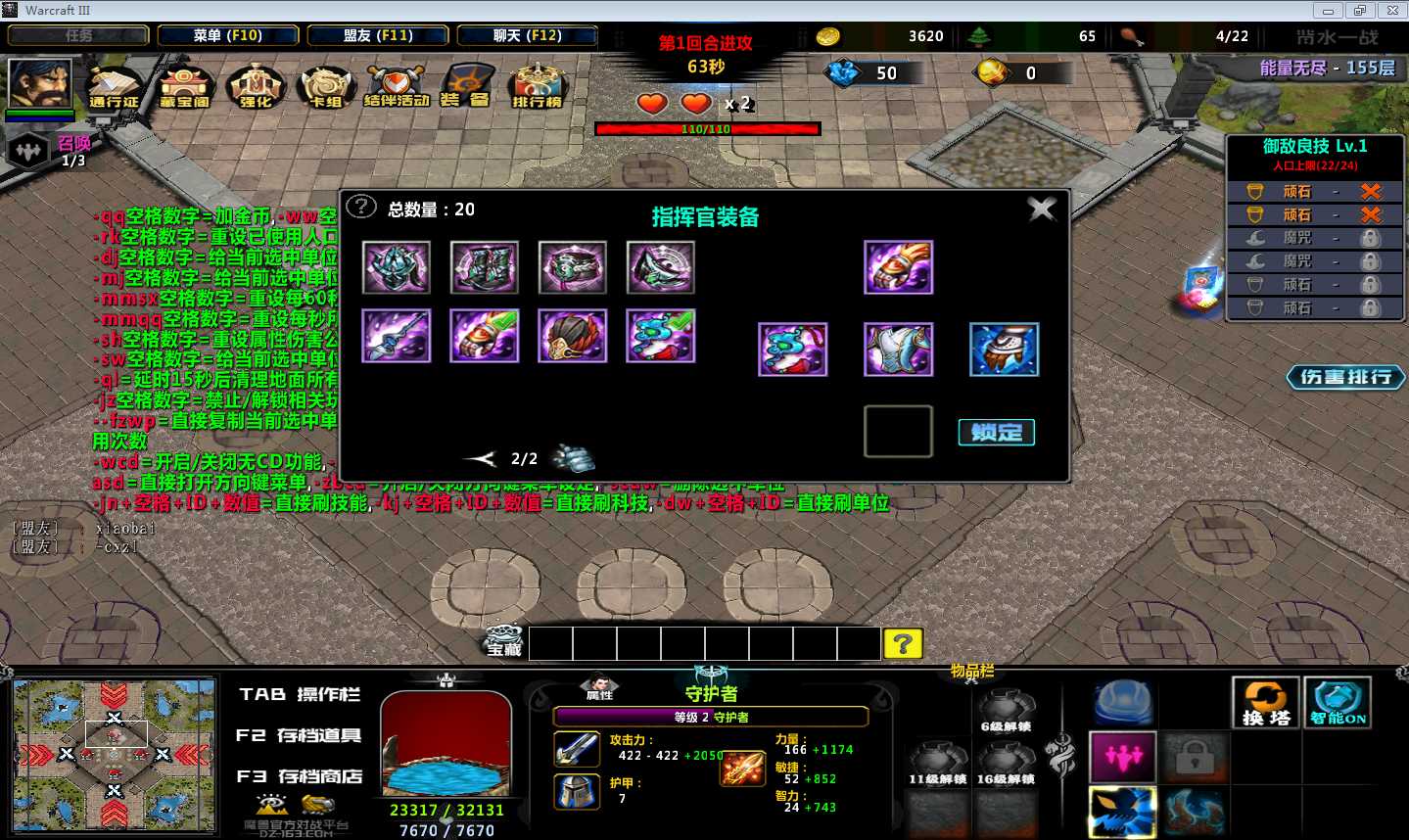This screenshot has height=840, width=1409.
Task: Click the 宝藏 treasure icon near inventory
Action: (x=502, y=641)
